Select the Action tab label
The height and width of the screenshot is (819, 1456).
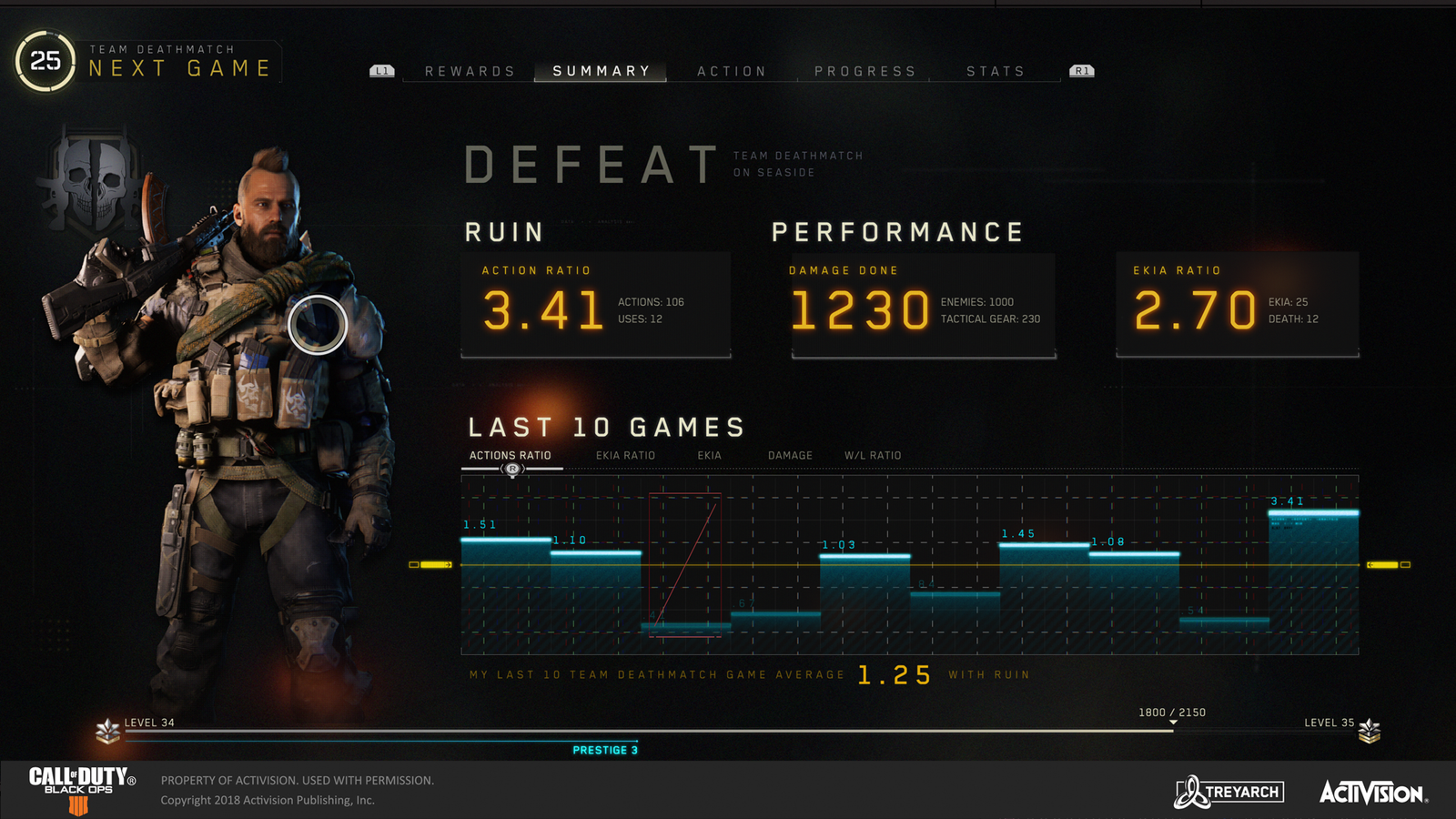(731, 70)
